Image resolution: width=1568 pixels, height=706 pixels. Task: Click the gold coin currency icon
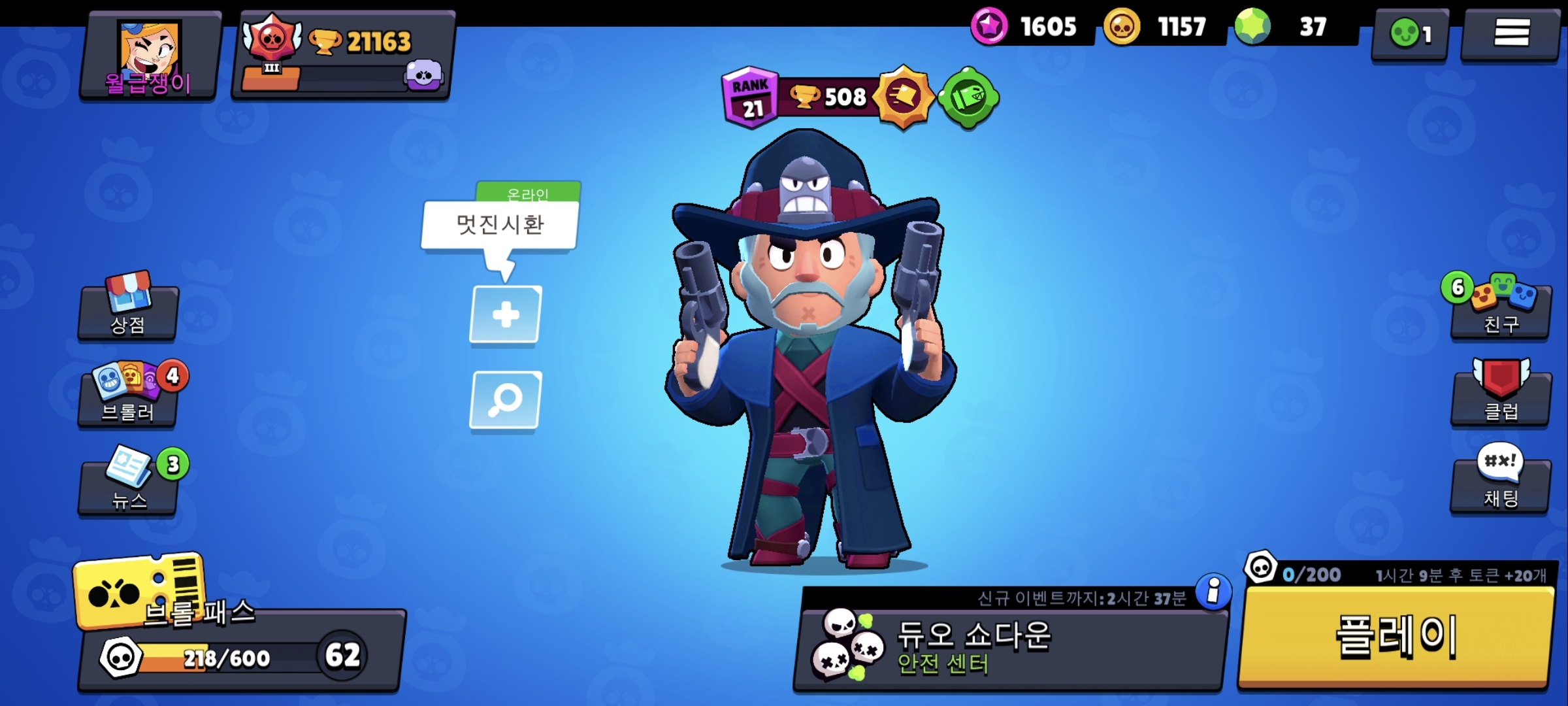1122,27
